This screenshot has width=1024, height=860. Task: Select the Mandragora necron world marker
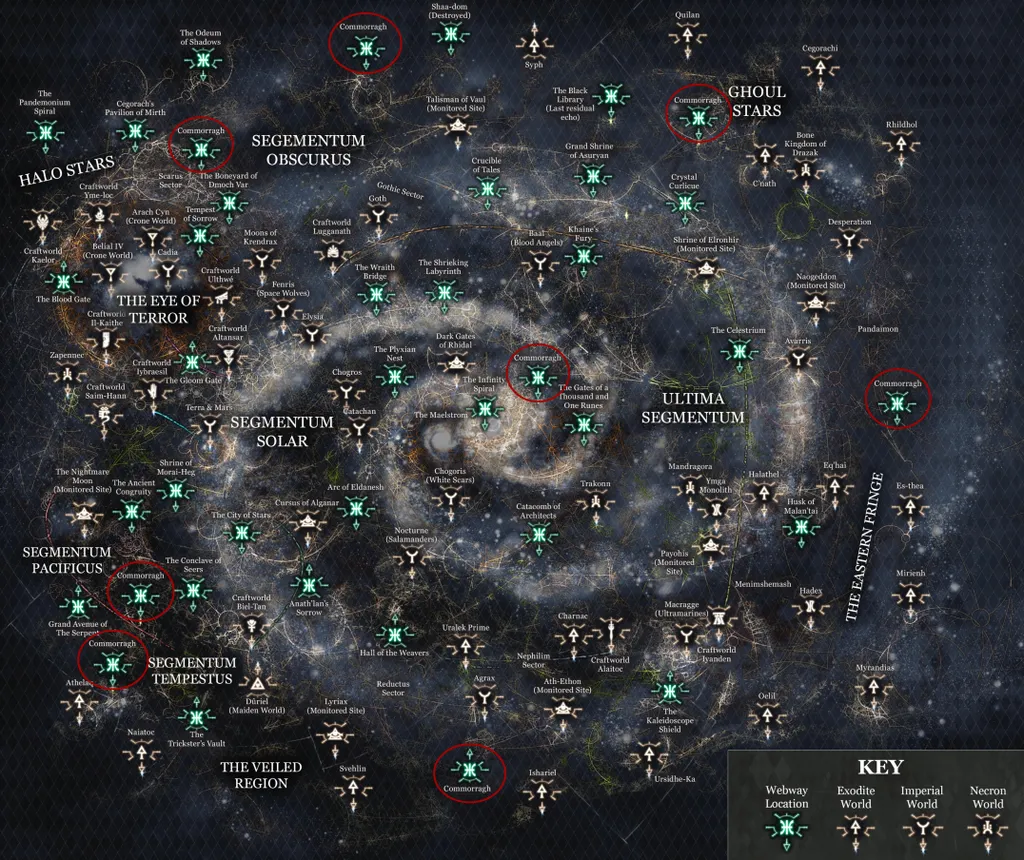pos(689,484)
